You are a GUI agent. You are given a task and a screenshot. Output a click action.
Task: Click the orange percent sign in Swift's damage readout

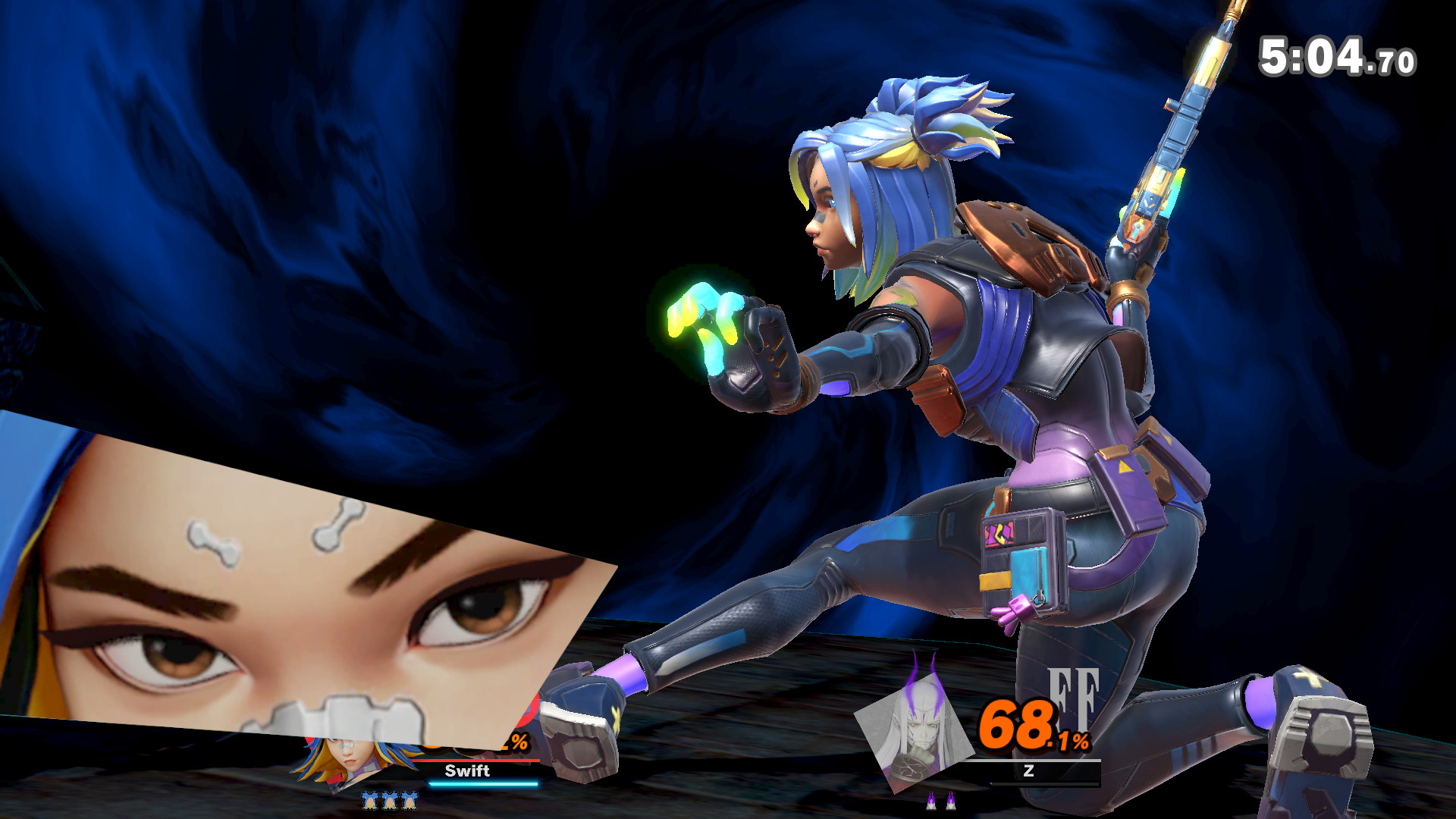coord(519,743)
